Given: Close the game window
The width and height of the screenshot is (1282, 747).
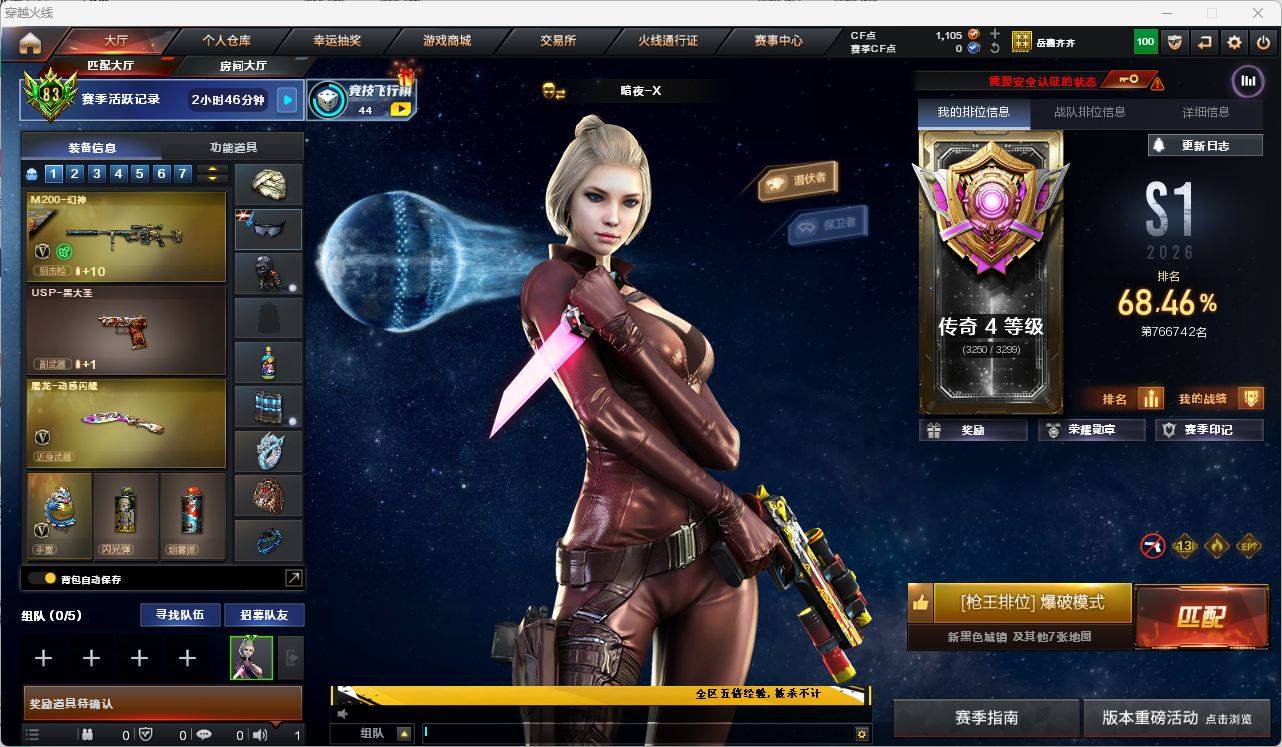Looking at the screenshot, I should tap(1258, 13).
